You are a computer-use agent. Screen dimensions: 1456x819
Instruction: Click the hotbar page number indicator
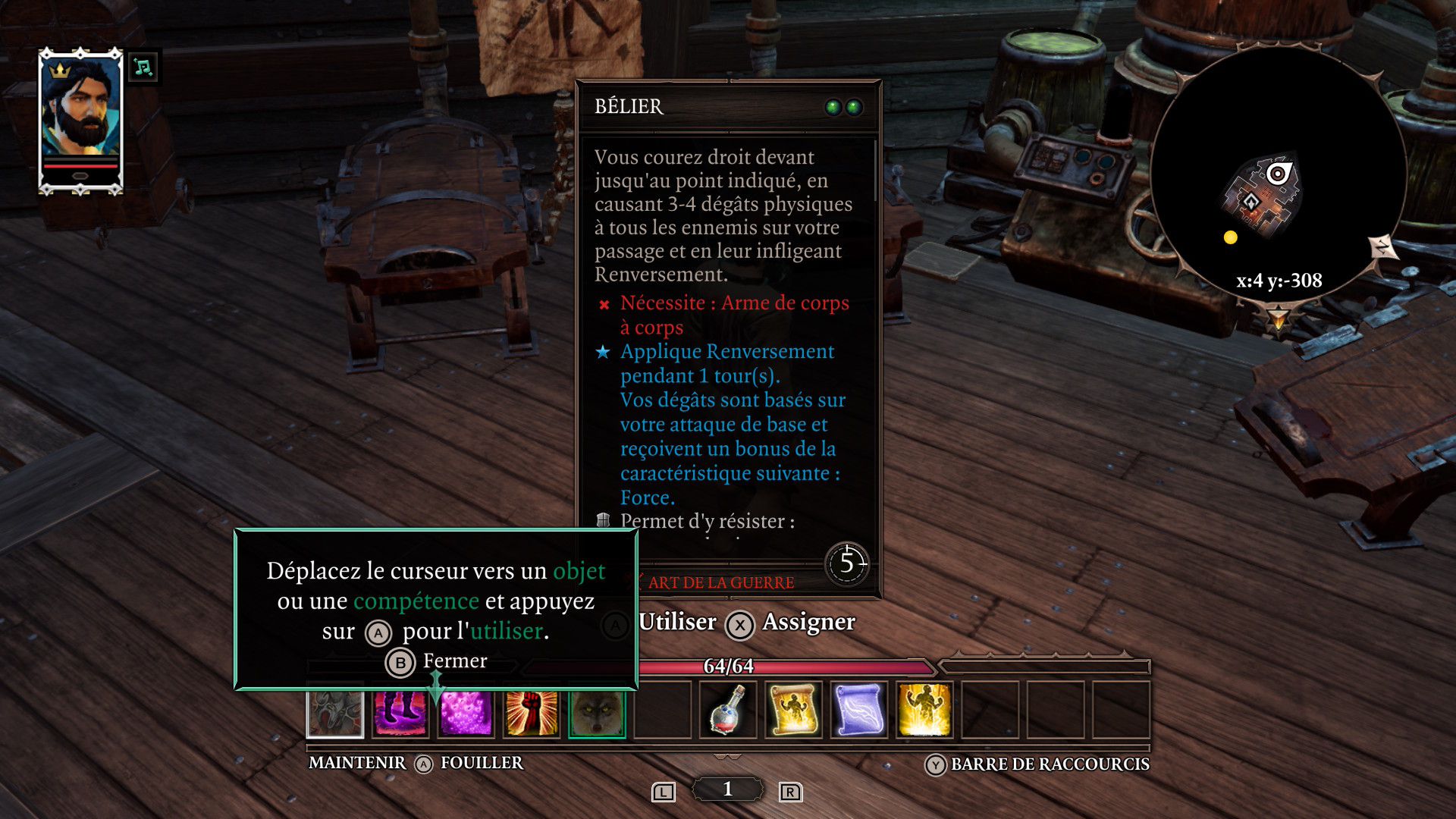tap(727, 789)
